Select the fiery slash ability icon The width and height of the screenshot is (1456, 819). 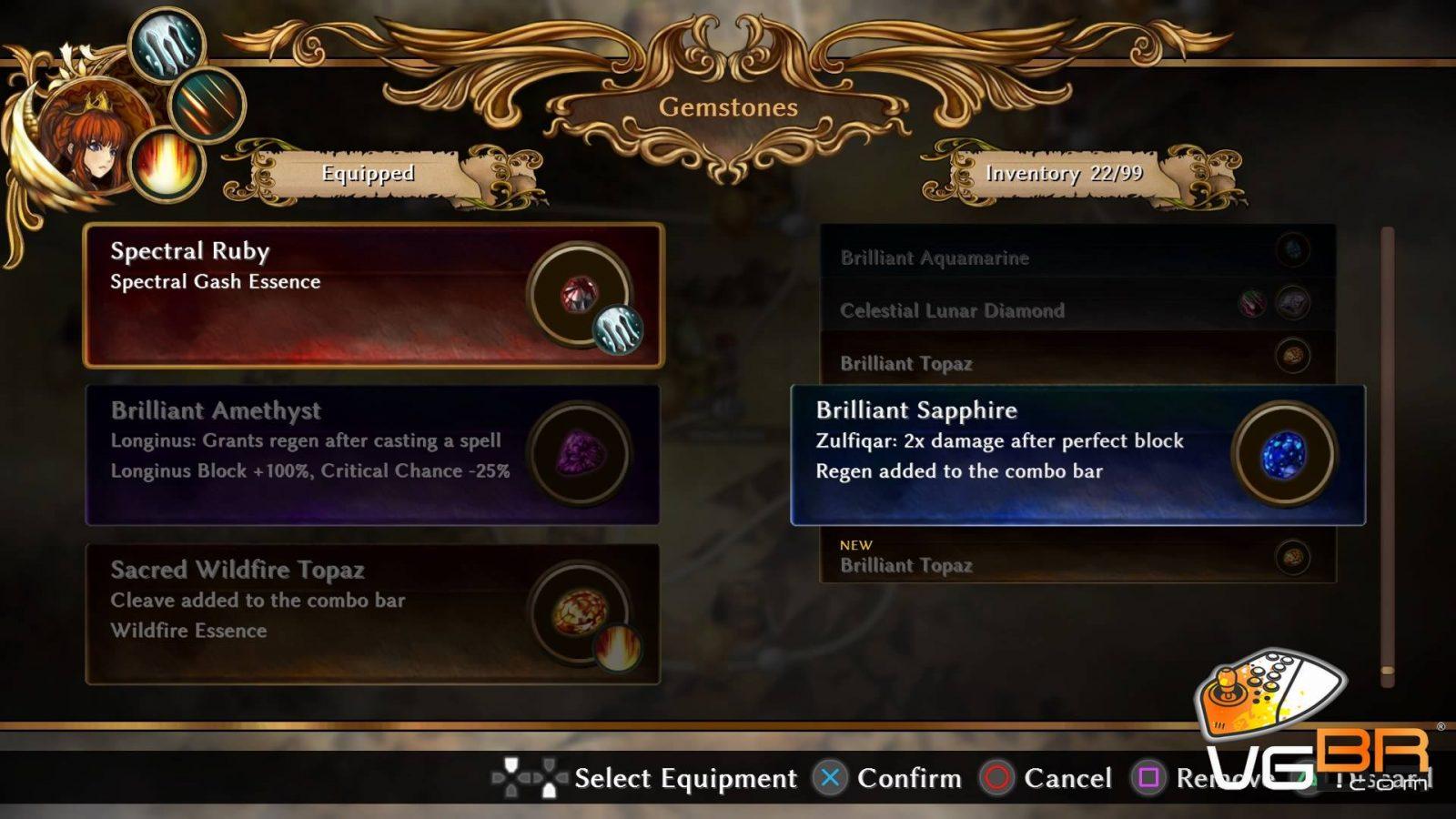tap(207, 105)
